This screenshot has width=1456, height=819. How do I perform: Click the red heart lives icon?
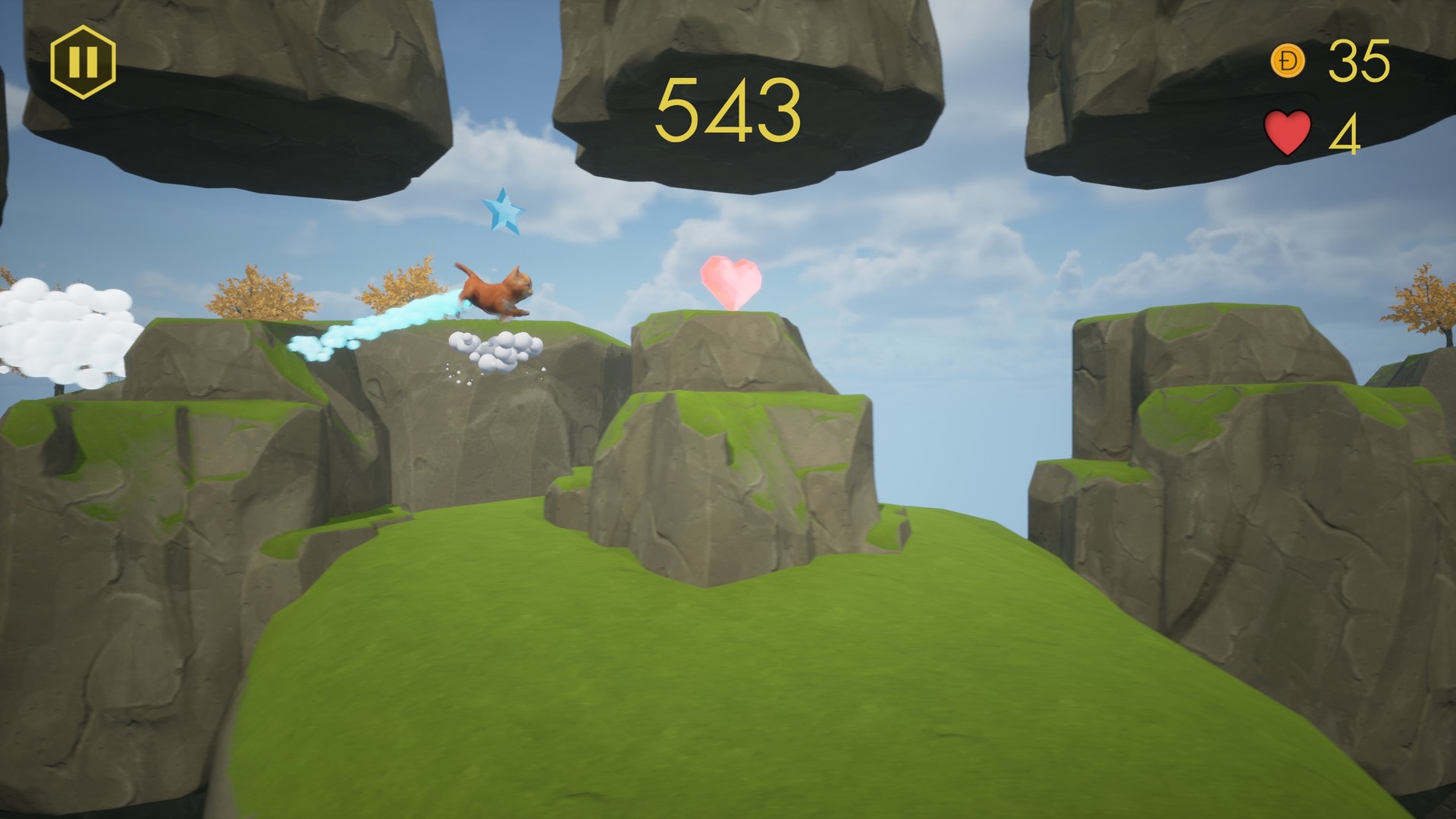pos(1289,130)
